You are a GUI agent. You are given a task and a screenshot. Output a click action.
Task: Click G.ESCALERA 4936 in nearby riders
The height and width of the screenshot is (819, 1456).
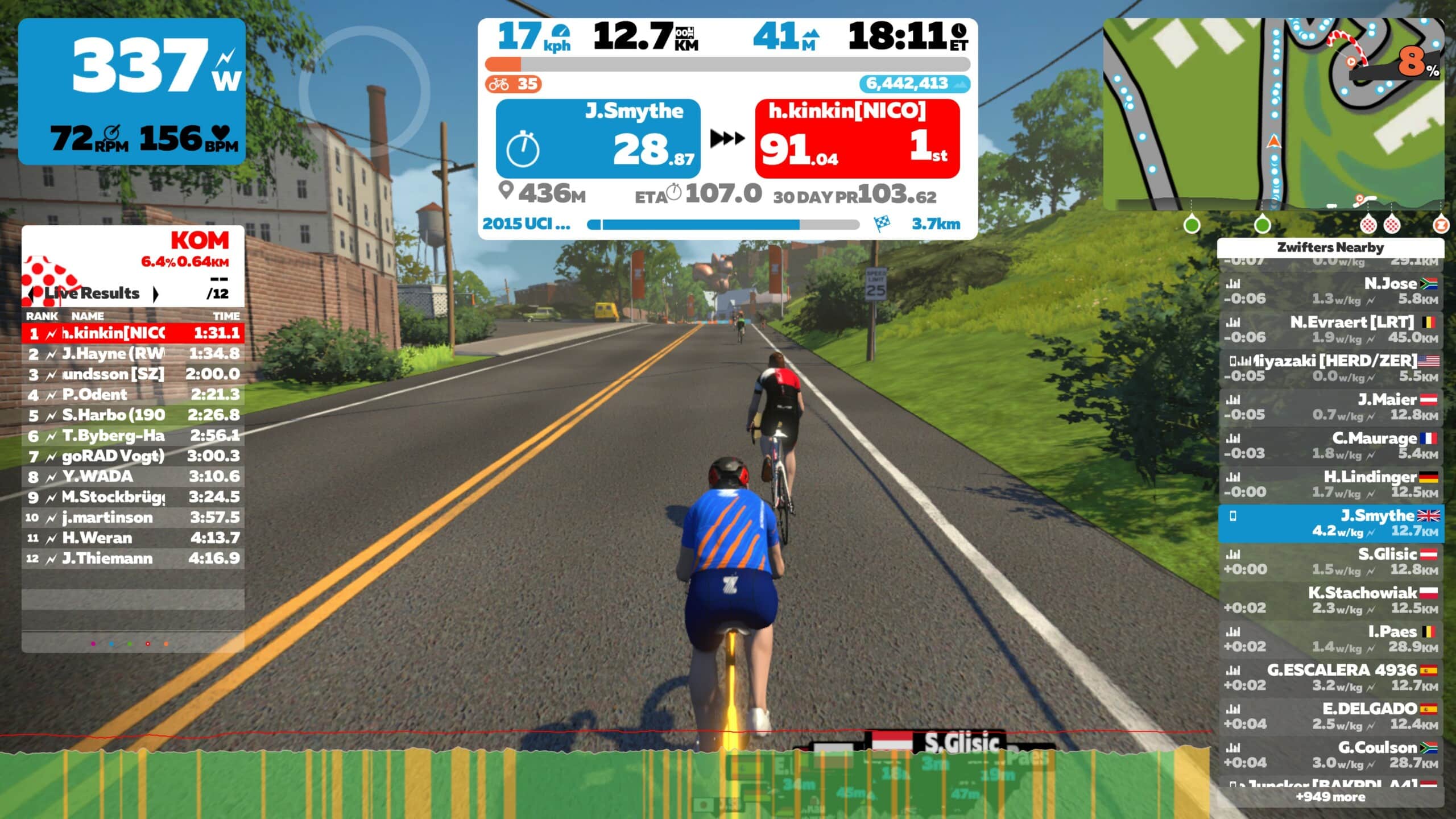[1330, 678]
